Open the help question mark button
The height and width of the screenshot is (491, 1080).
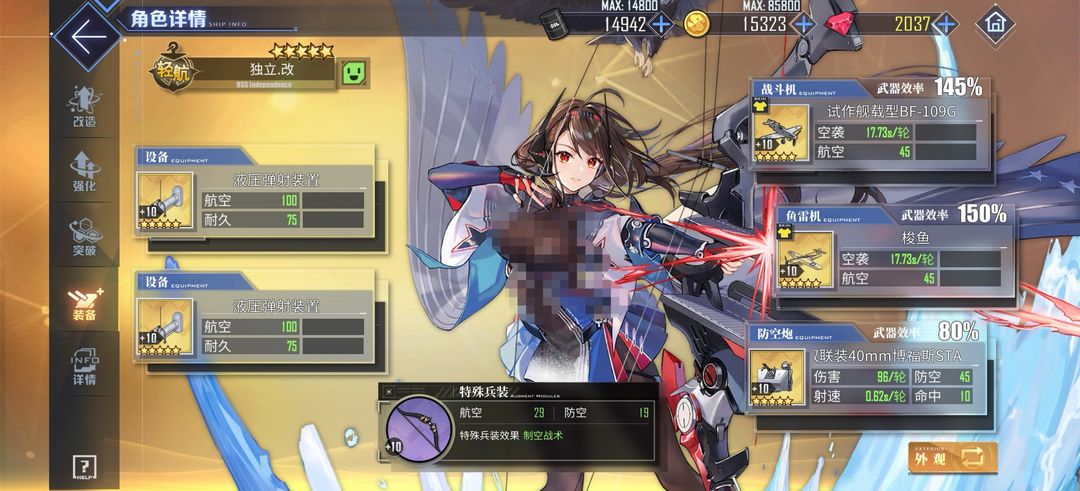coord(84,467)
